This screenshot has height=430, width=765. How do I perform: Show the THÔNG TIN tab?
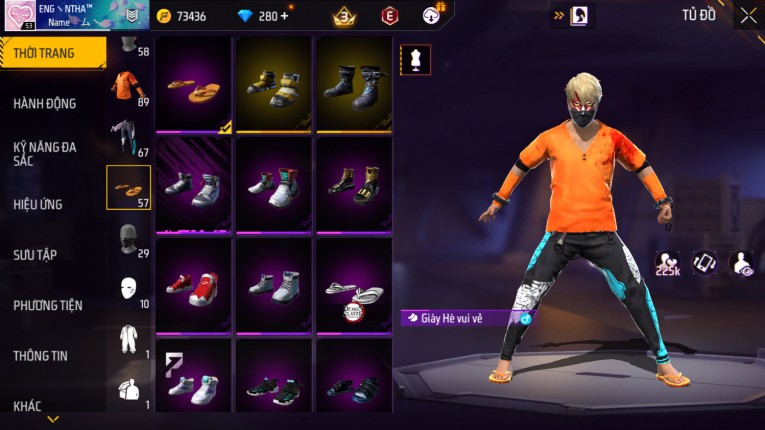coord(41,355)
